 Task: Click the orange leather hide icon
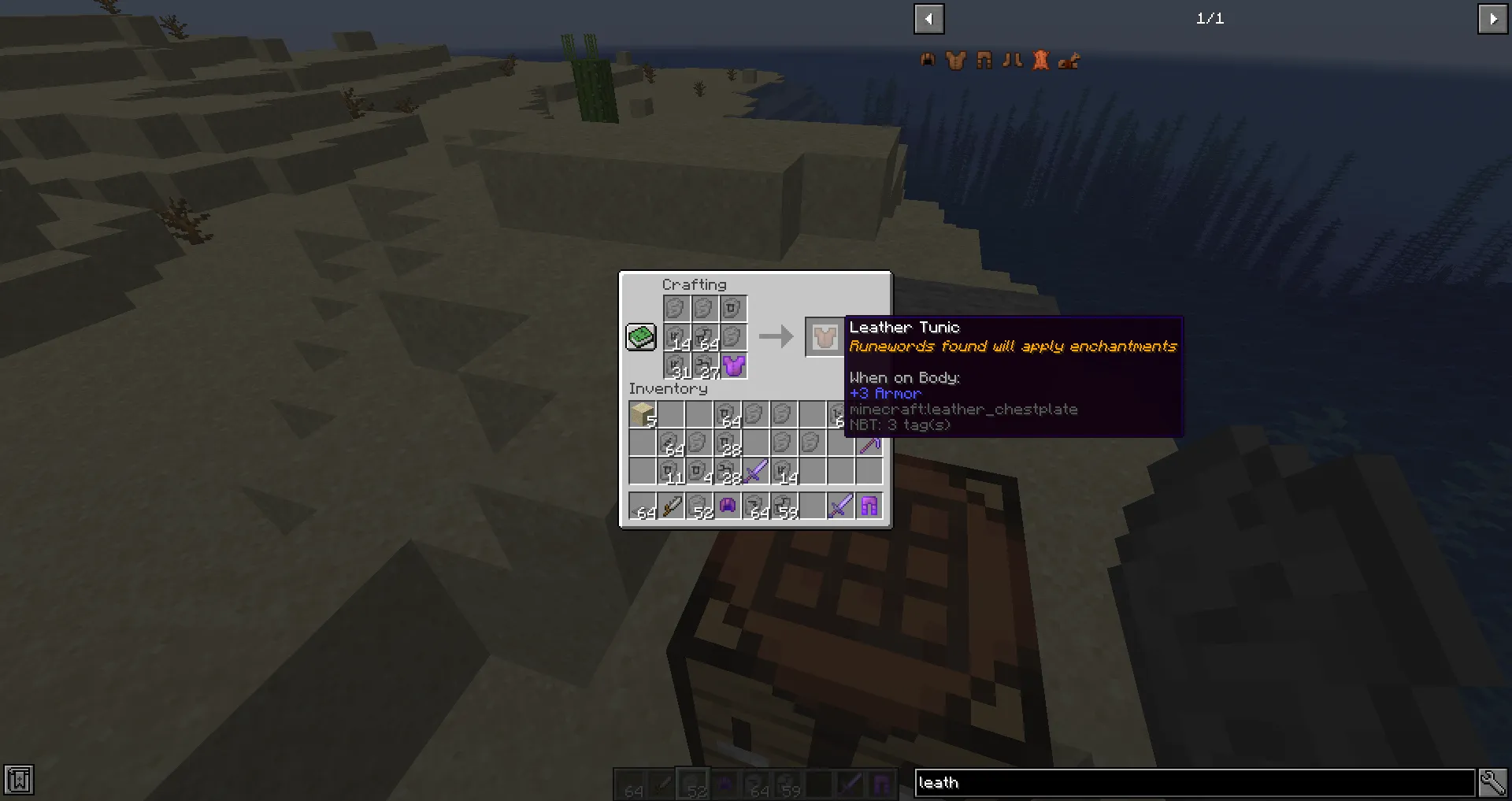click(1041, 61)
